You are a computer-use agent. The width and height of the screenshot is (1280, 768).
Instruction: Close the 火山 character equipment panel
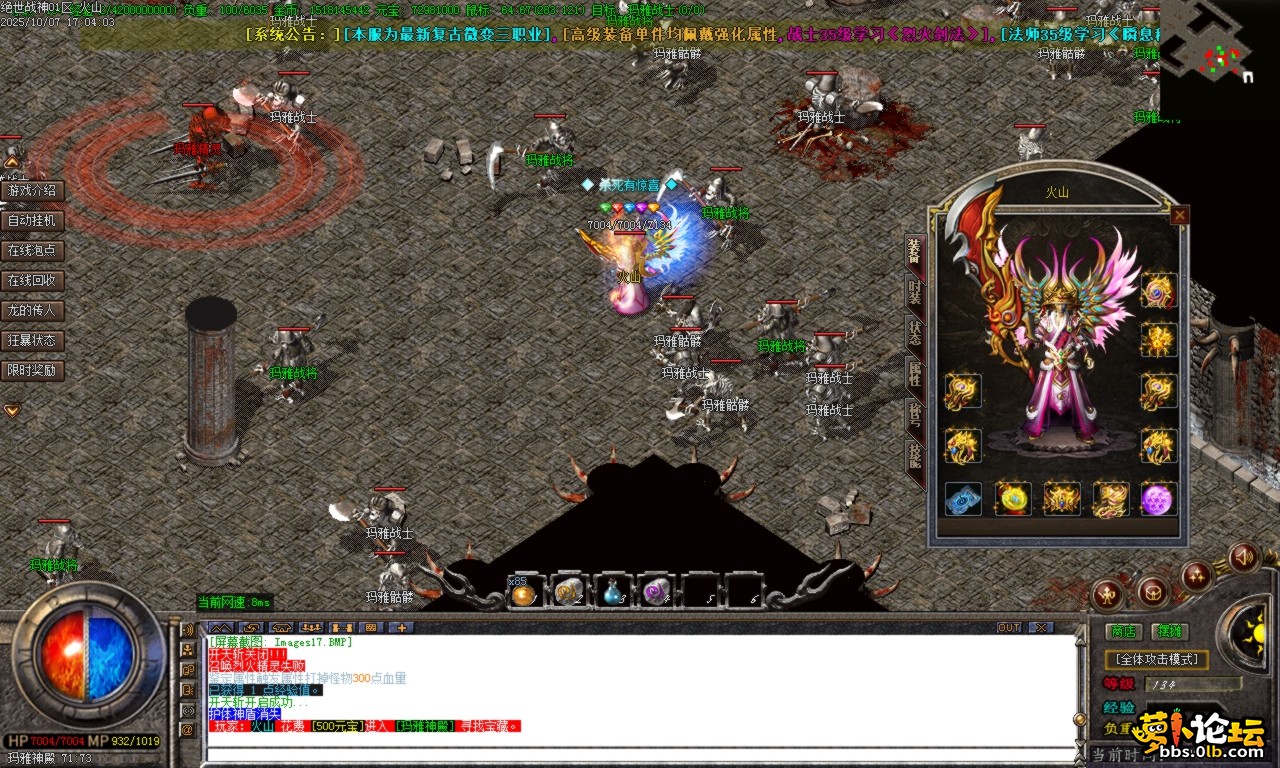click(1180, 215)
